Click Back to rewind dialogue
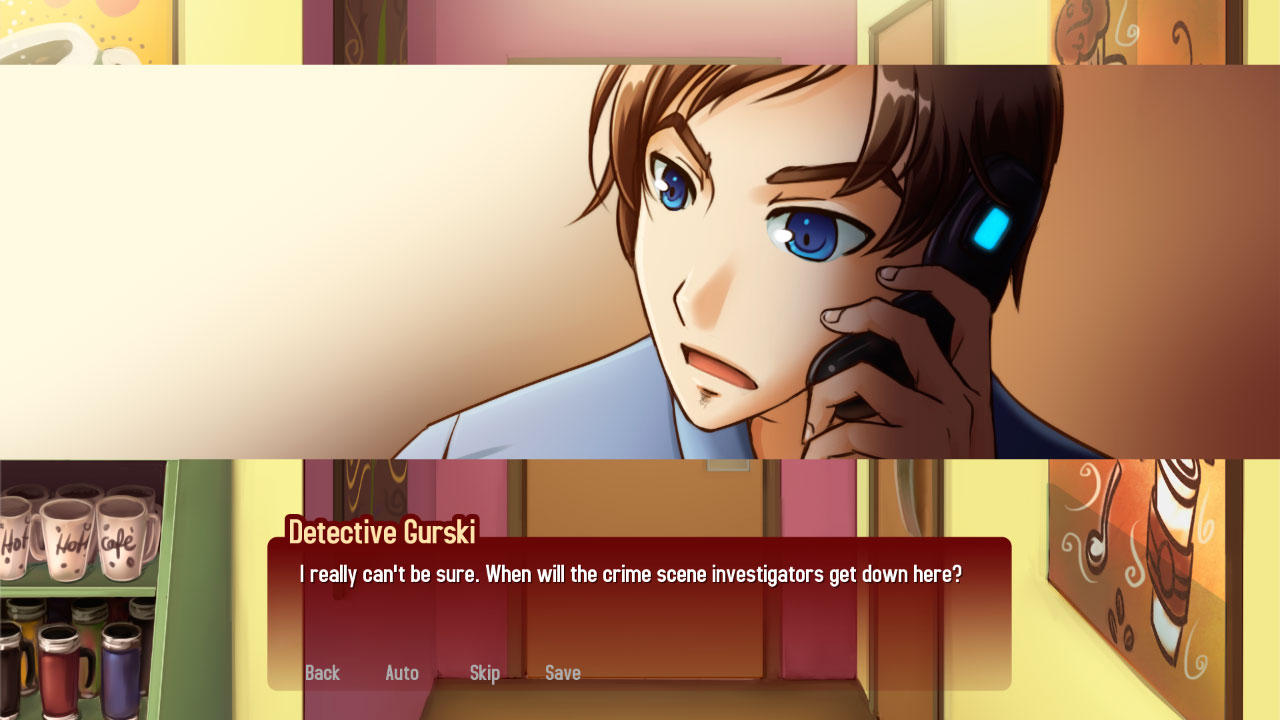The height and width of the screenshot is (720, 1280). [x=322, y=673]
